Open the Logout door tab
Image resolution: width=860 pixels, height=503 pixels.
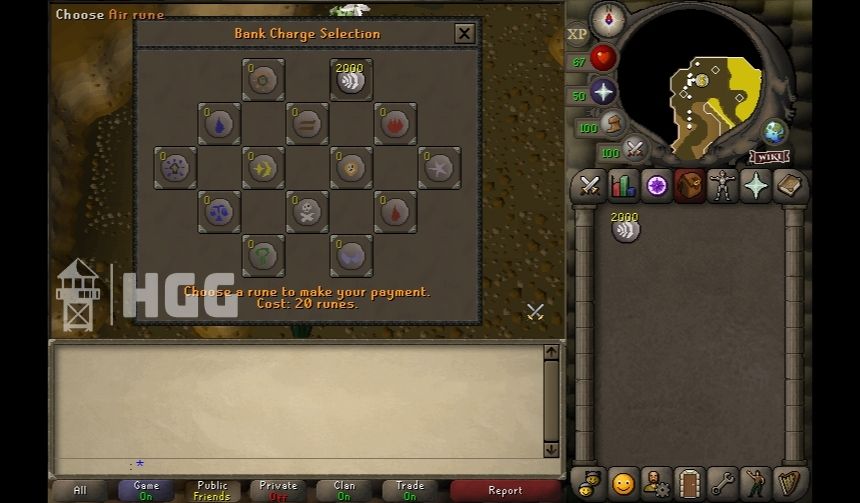(x=689, y=483)
